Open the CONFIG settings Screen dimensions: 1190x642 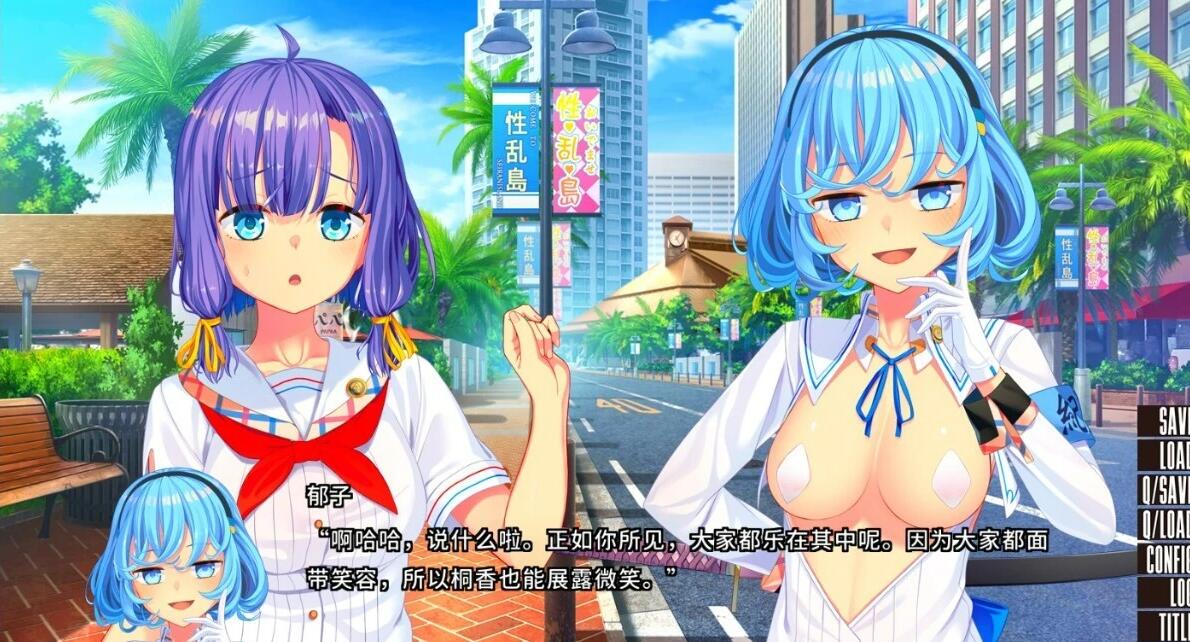click(1167, 557)
